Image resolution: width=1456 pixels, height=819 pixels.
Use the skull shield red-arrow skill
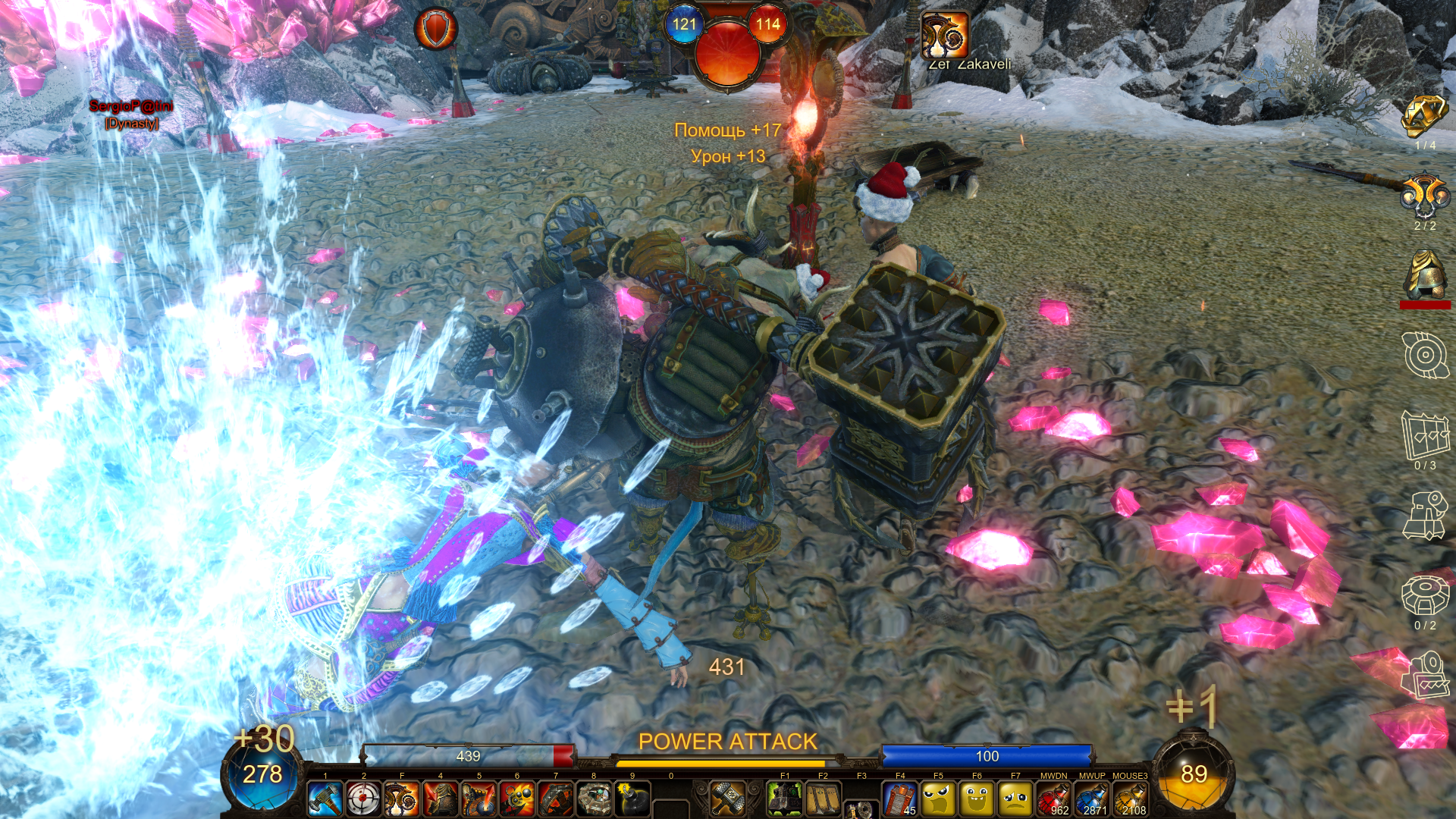point(479,799)
